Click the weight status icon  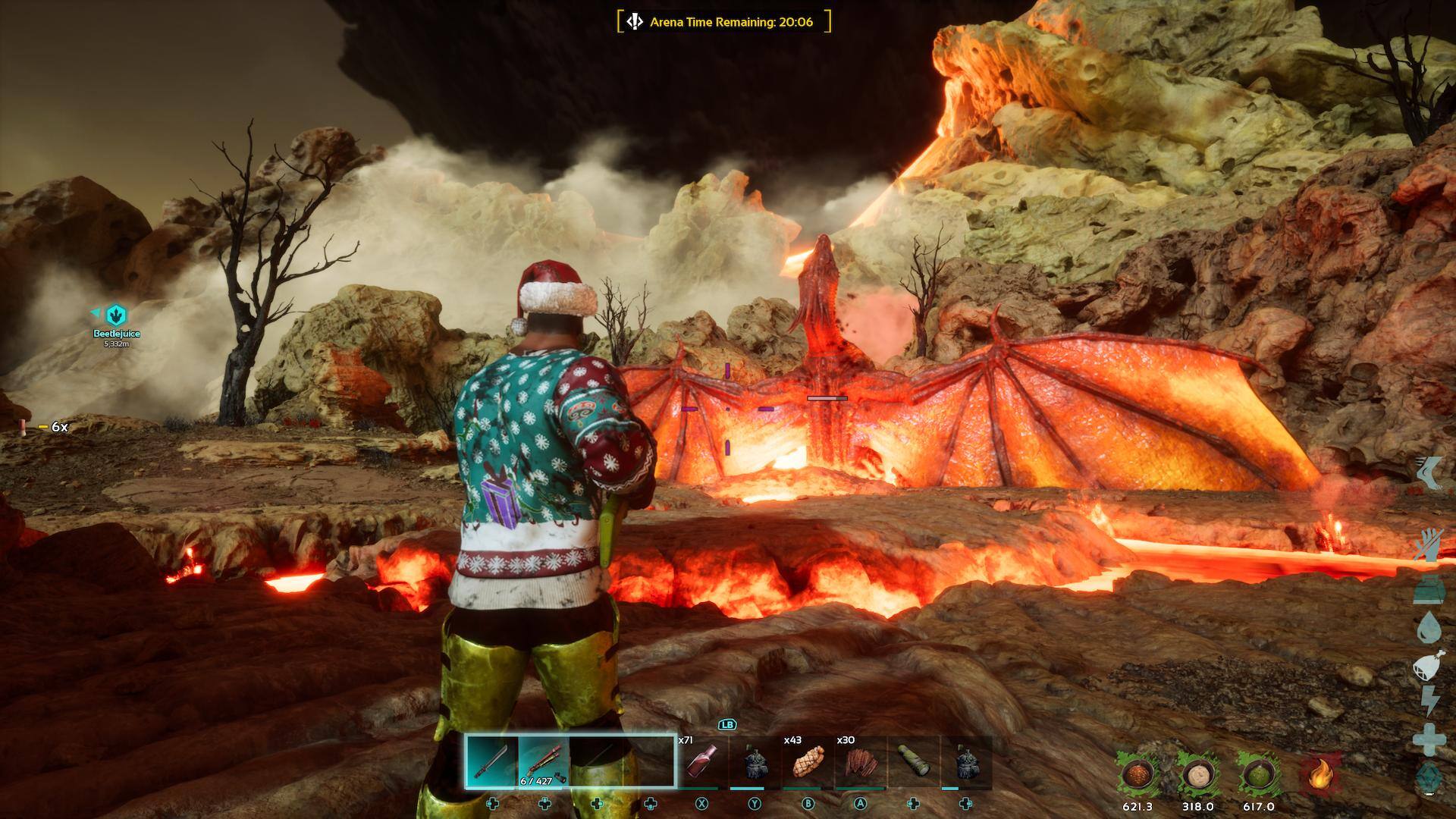1429,589
